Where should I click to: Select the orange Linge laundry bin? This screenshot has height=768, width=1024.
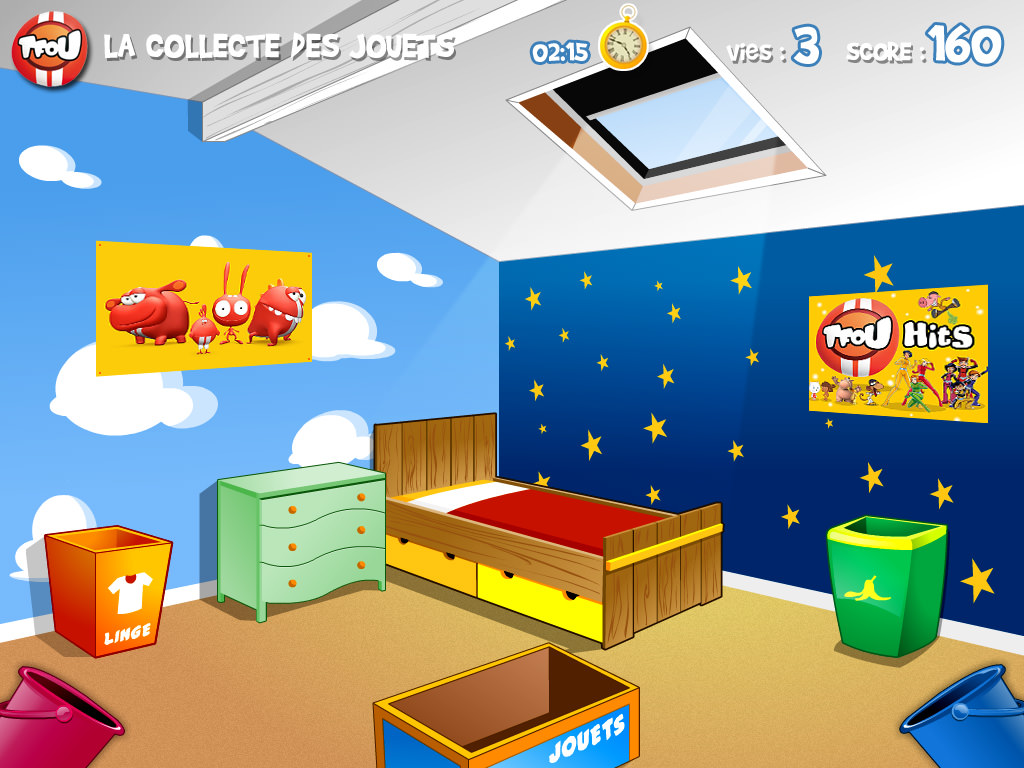[x=109, y=591]
